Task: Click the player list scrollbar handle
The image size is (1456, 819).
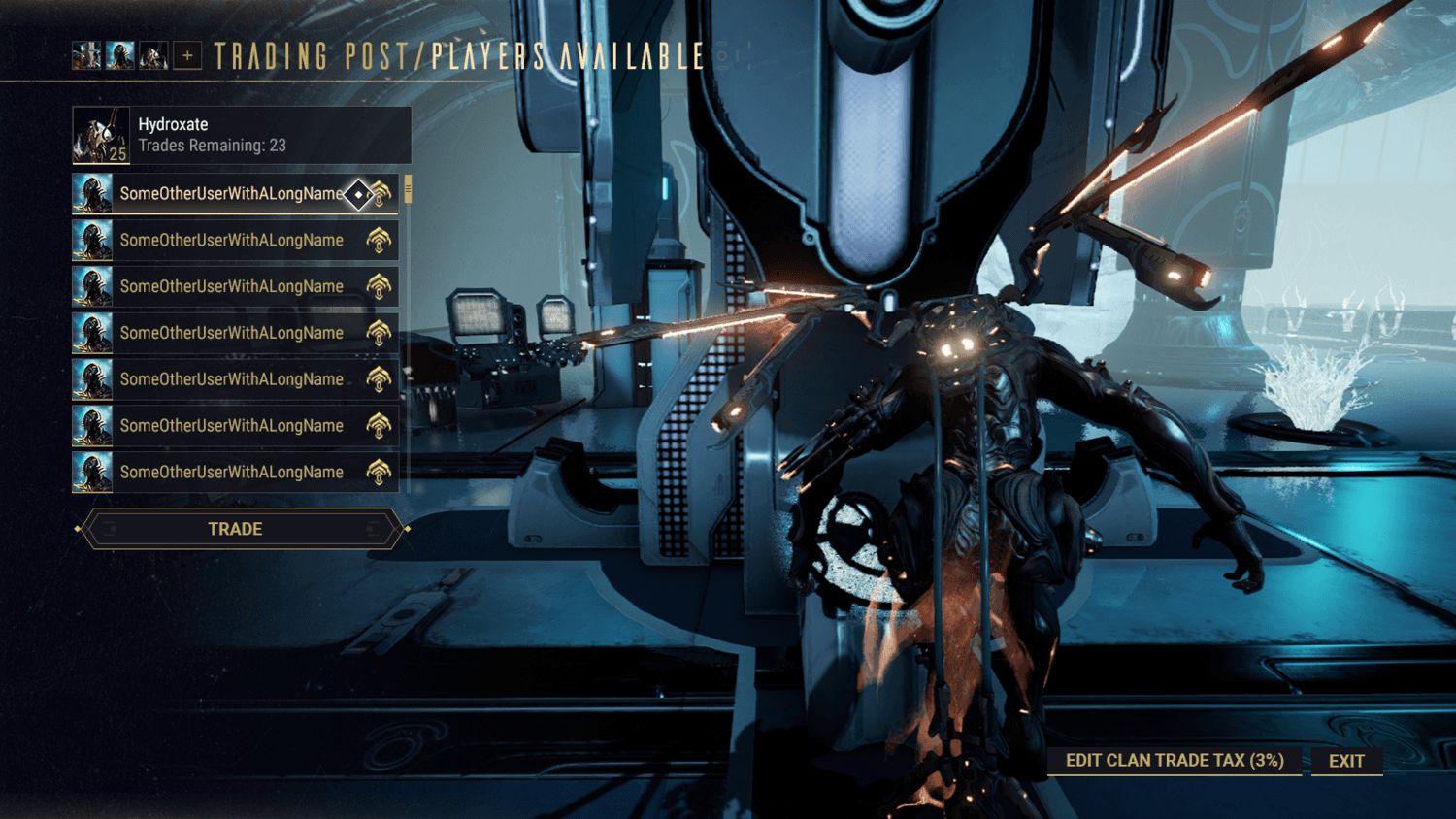Action: pos(409,189)
